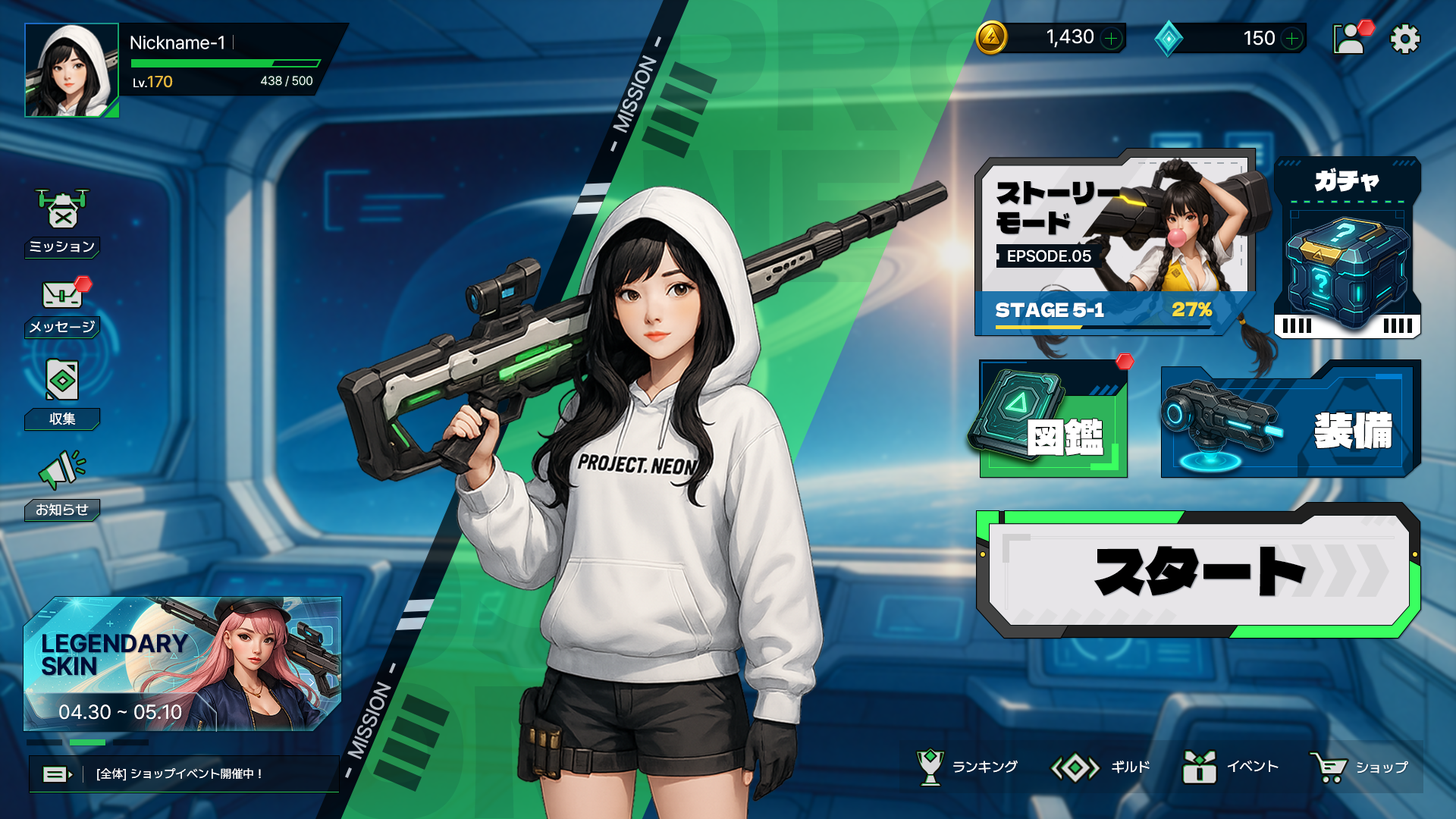Open the settings gear
1456x819 pixels.
(1404, 38)
